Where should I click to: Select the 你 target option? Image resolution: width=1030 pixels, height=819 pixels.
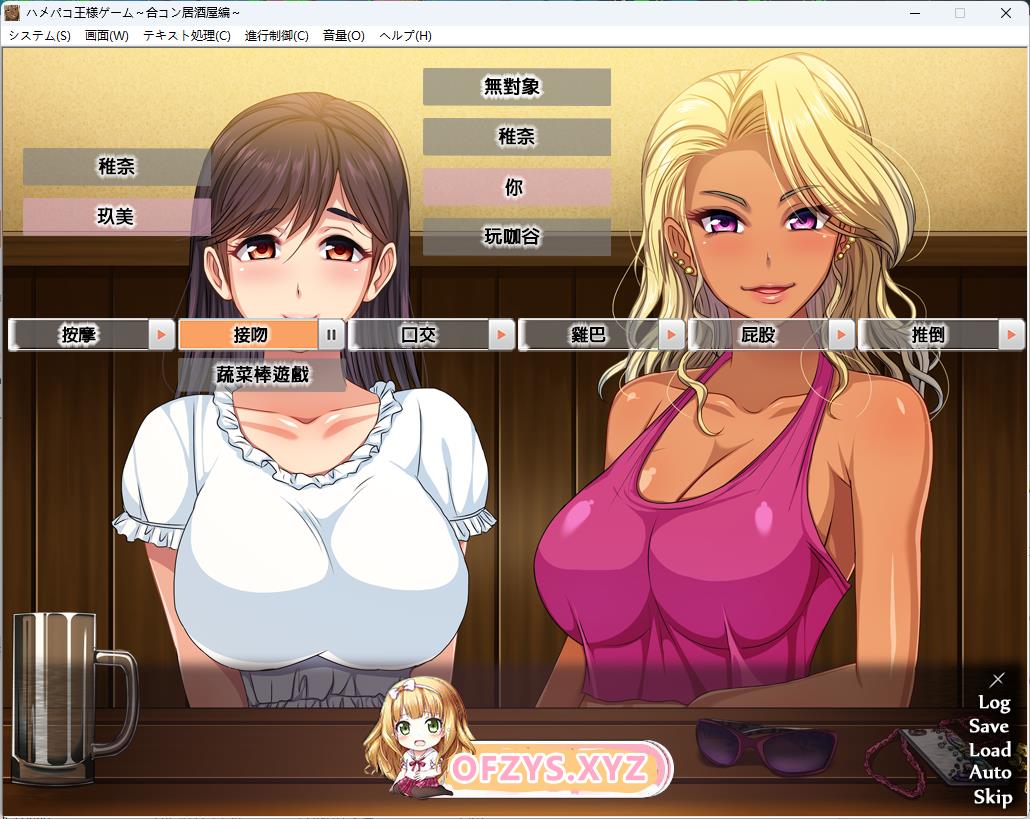pos(516,187)
